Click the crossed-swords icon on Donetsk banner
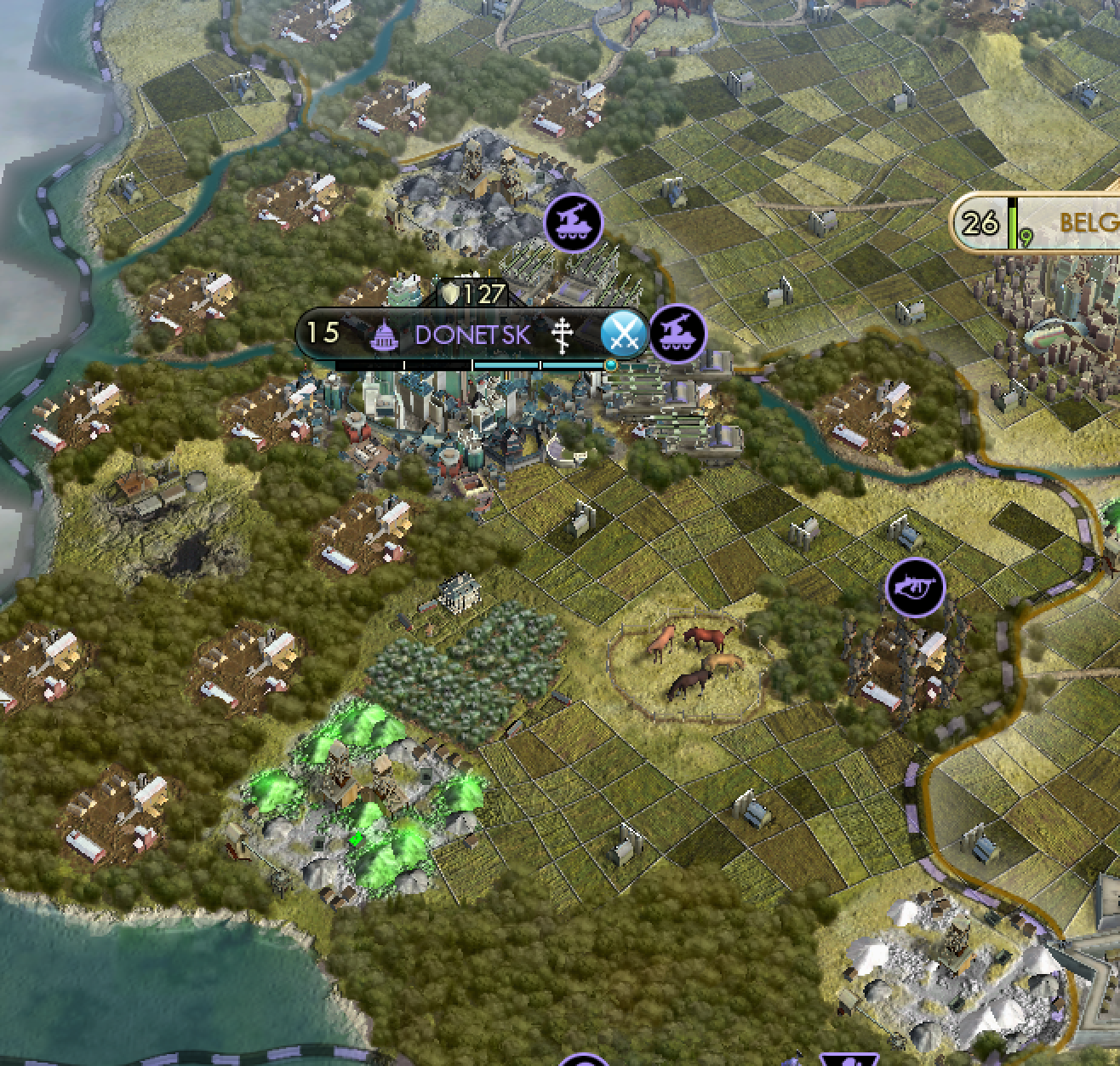This screenshot has height=1066, width=1120. click(625, 333)
